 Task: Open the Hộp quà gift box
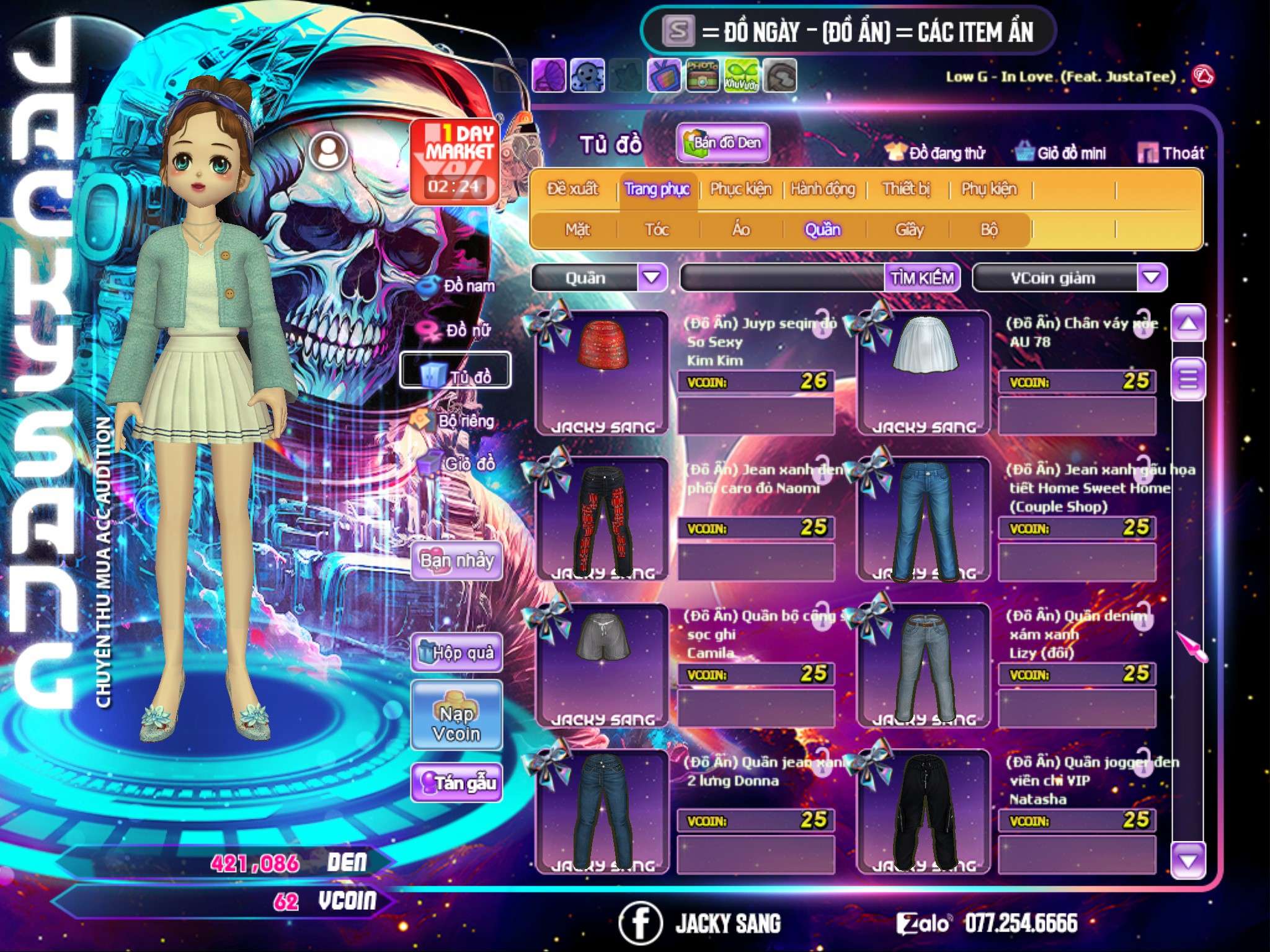457,653
